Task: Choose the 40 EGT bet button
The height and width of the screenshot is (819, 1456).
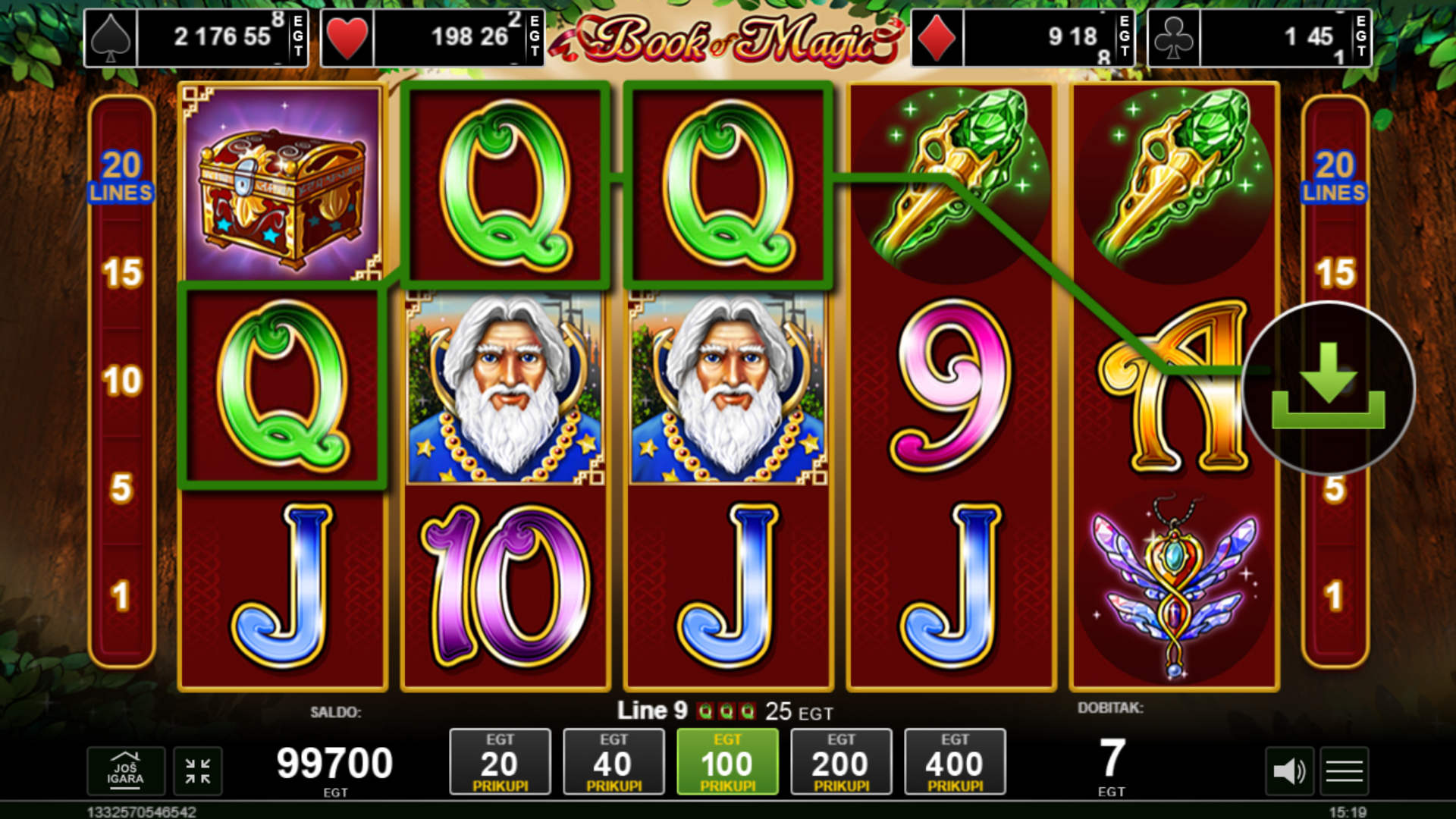Action: [613, 762]
